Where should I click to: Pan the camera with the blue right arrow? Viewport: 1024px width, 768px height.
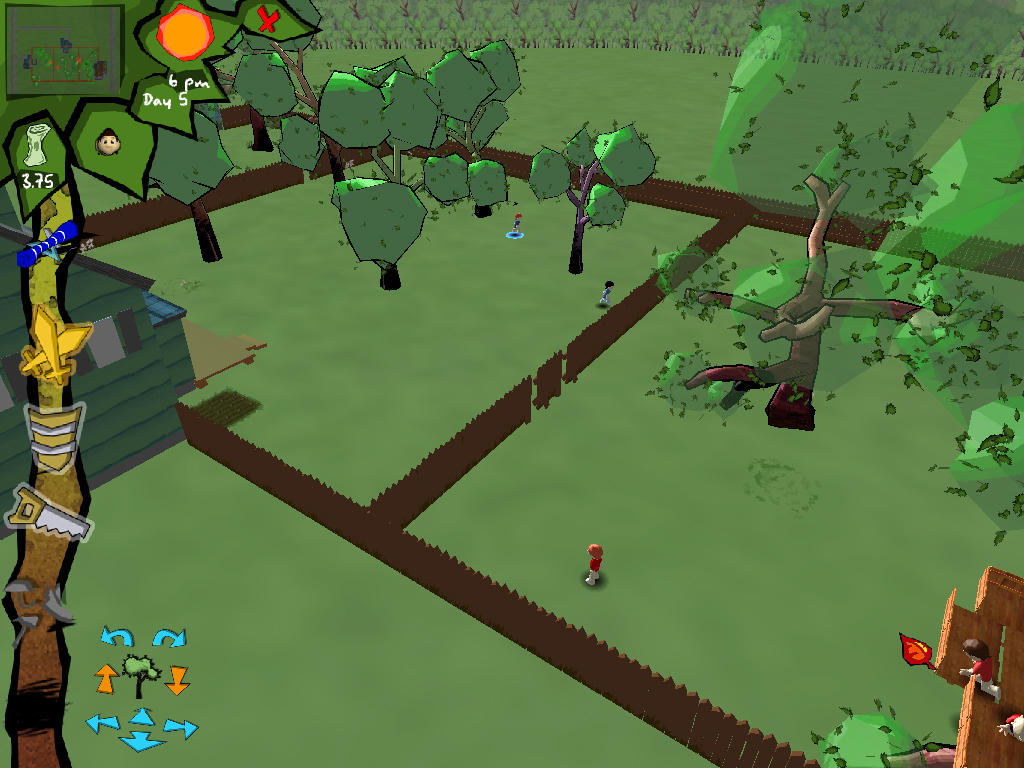(180, 728)
